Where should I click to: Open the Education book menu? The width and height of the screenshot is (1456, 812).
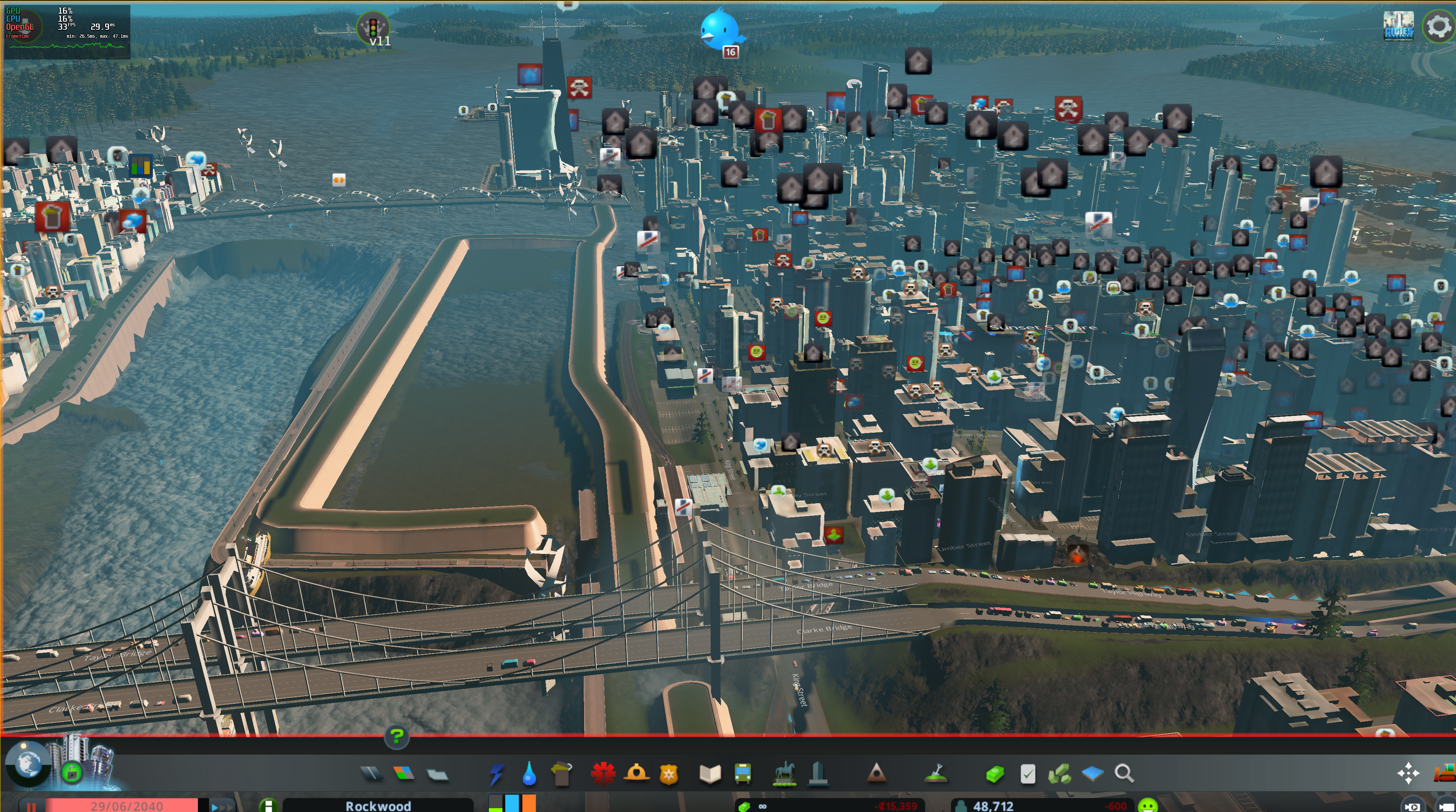710,773
